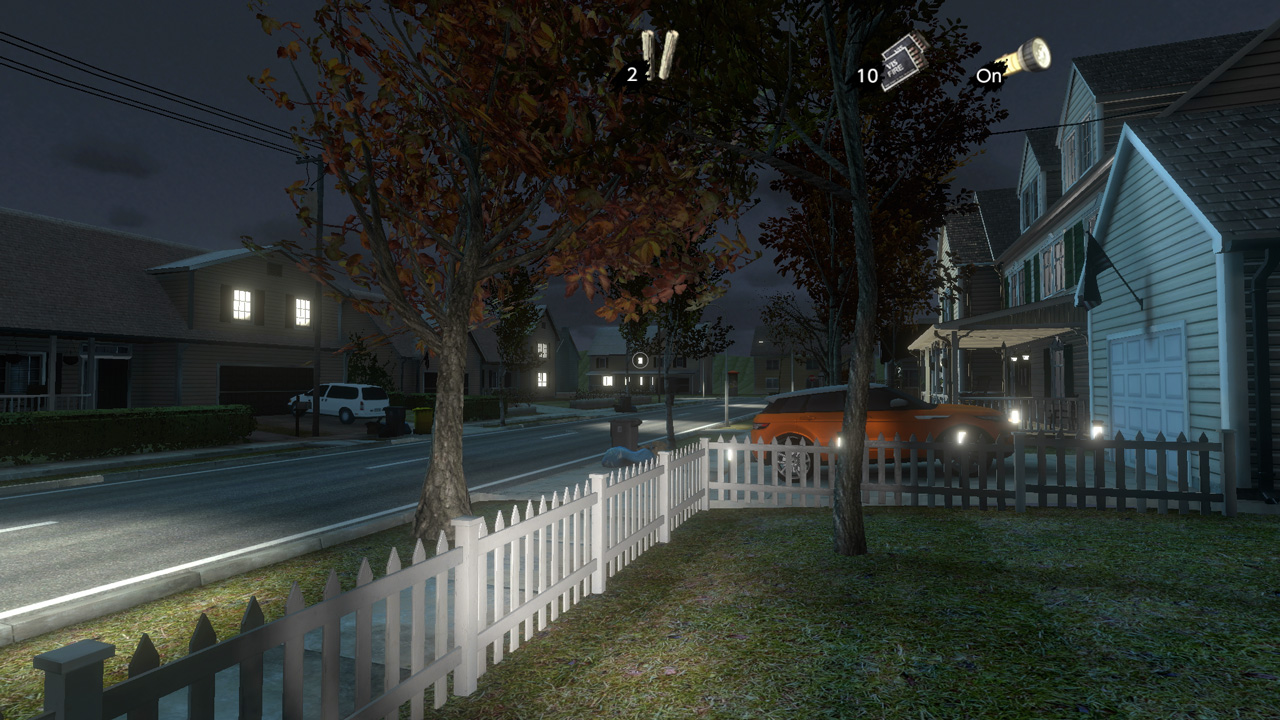Click the matchbox count number 10

pyautogui.click(x=868, y=76)
